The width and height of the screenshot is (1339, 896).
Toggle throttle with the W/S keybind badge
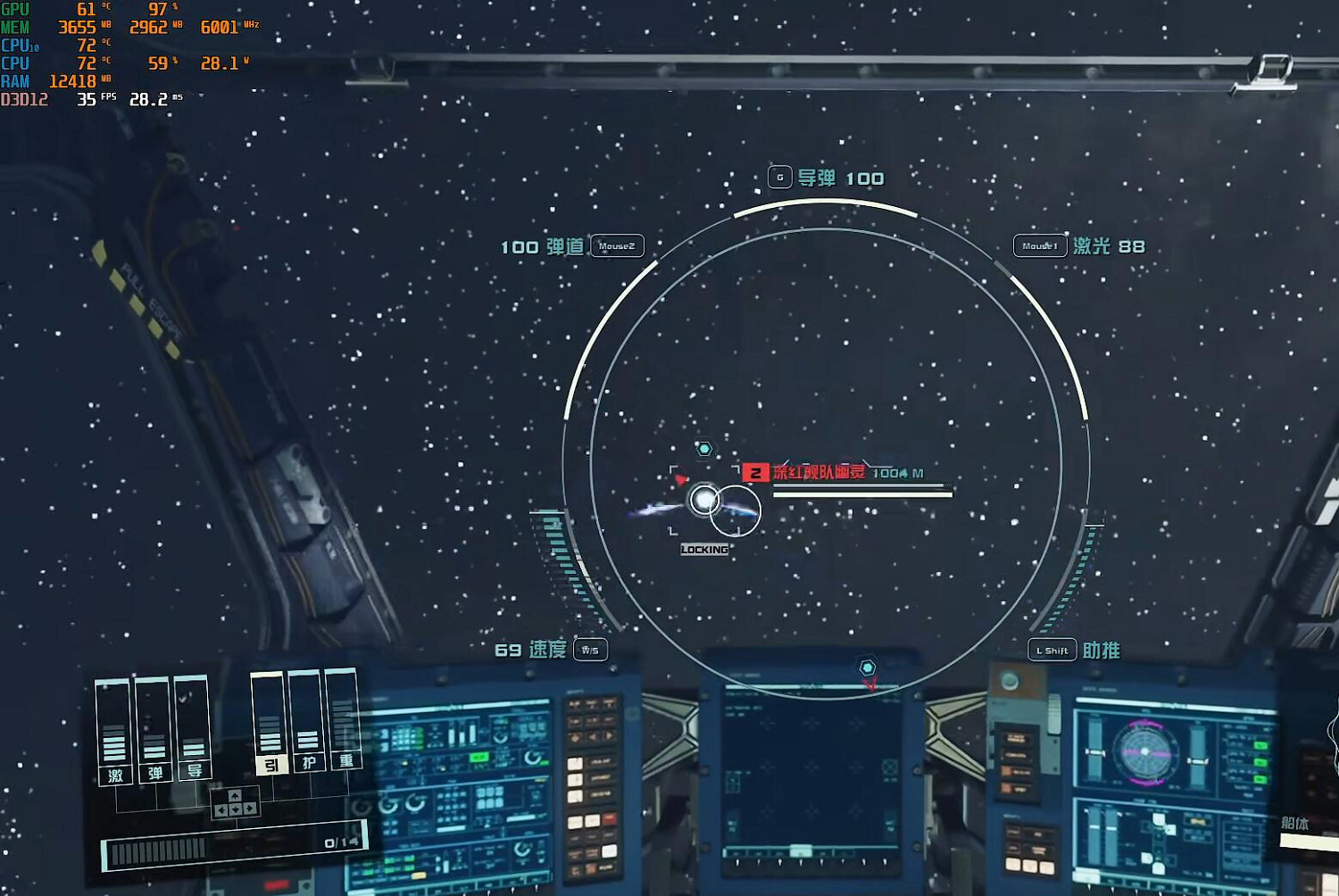click(589, 651)
